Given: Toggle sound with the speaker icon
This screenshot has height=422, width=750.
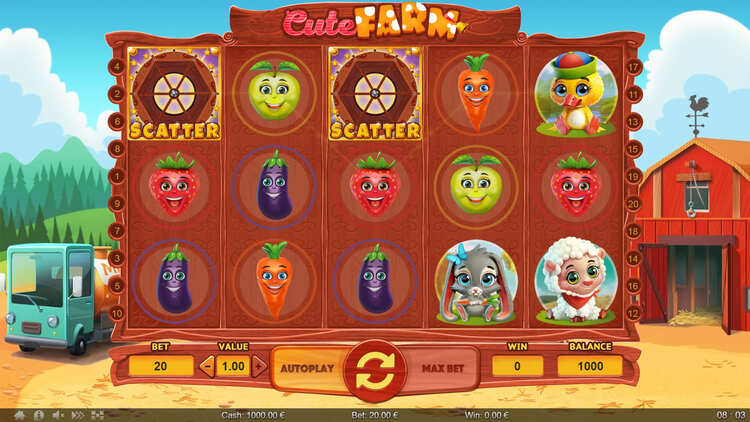Looking at the screenshot, I should [x=59, y=414].
